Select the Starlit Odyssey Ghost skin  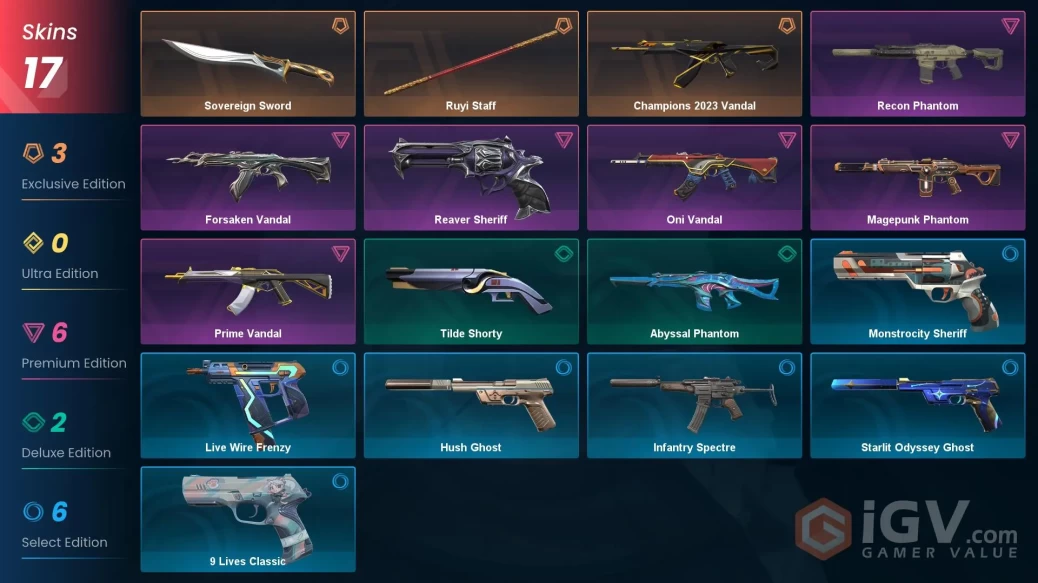point(917,406)
